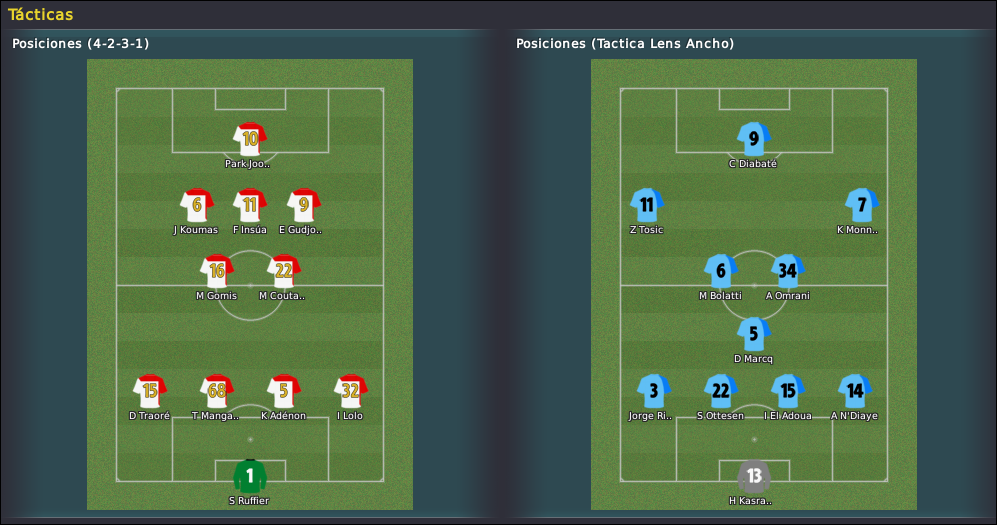Click D Traoré's number 15 shirt
This screenshot has width=997, height=525.
[150, 391]
